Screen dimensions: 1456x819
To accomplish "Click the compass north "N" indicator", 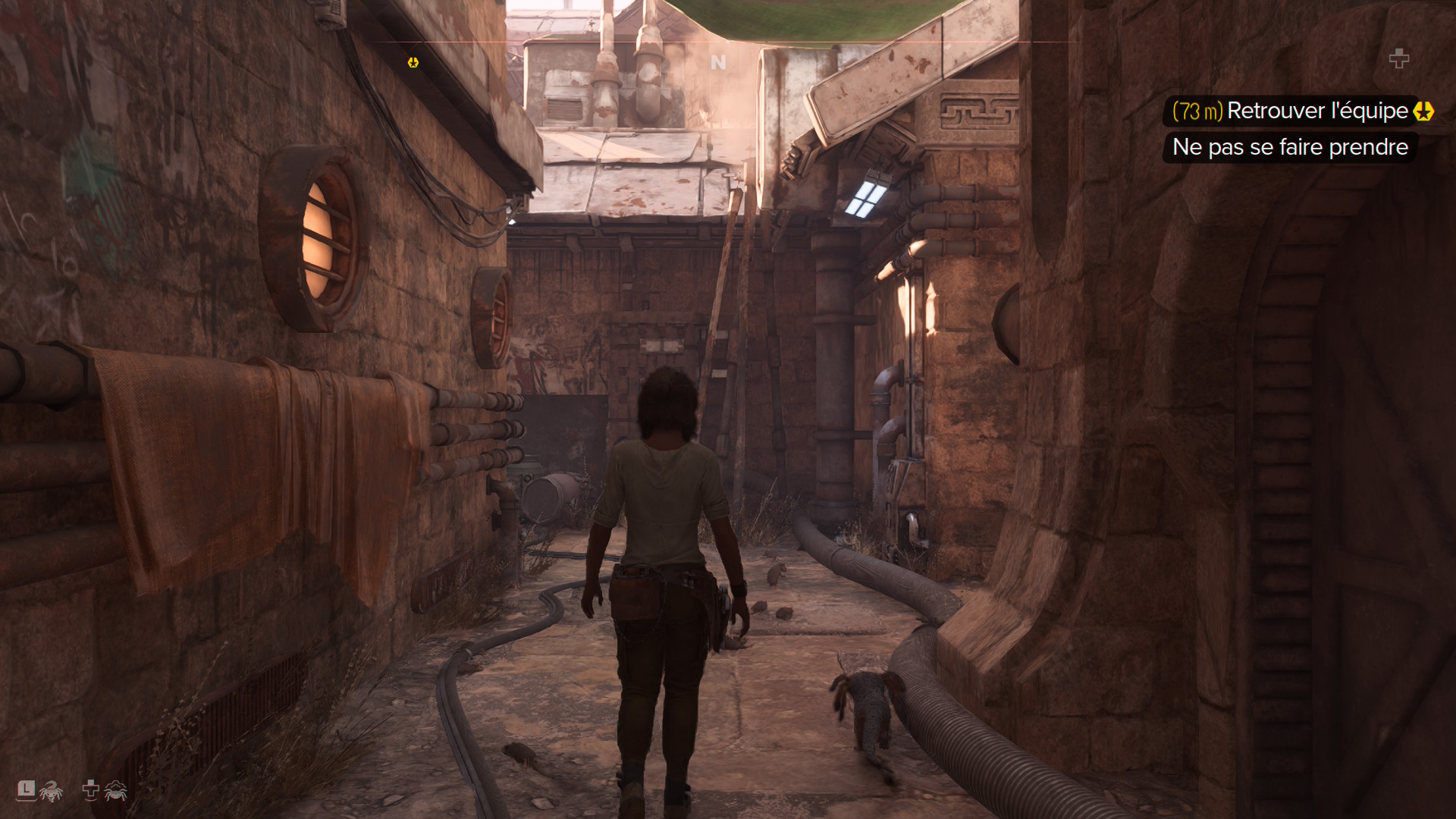I will [718, 62].
